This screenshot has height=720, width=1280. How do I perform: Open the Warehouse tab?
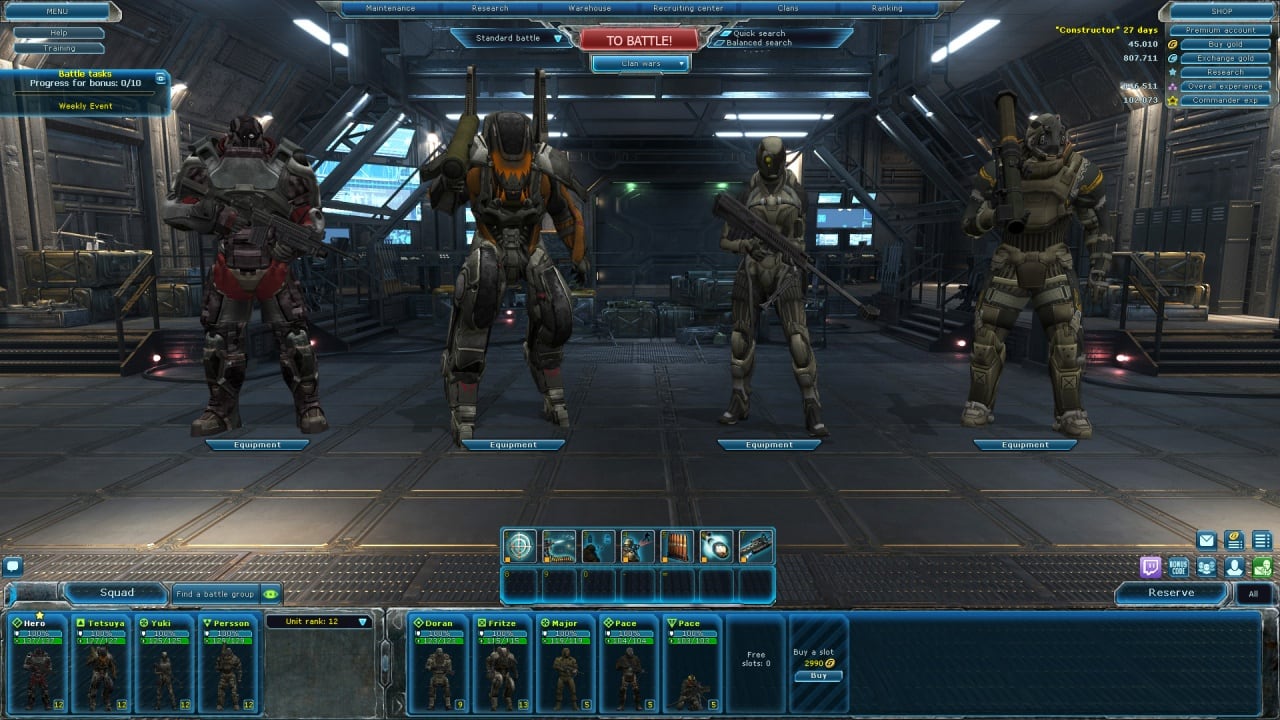tap(590, 8)
